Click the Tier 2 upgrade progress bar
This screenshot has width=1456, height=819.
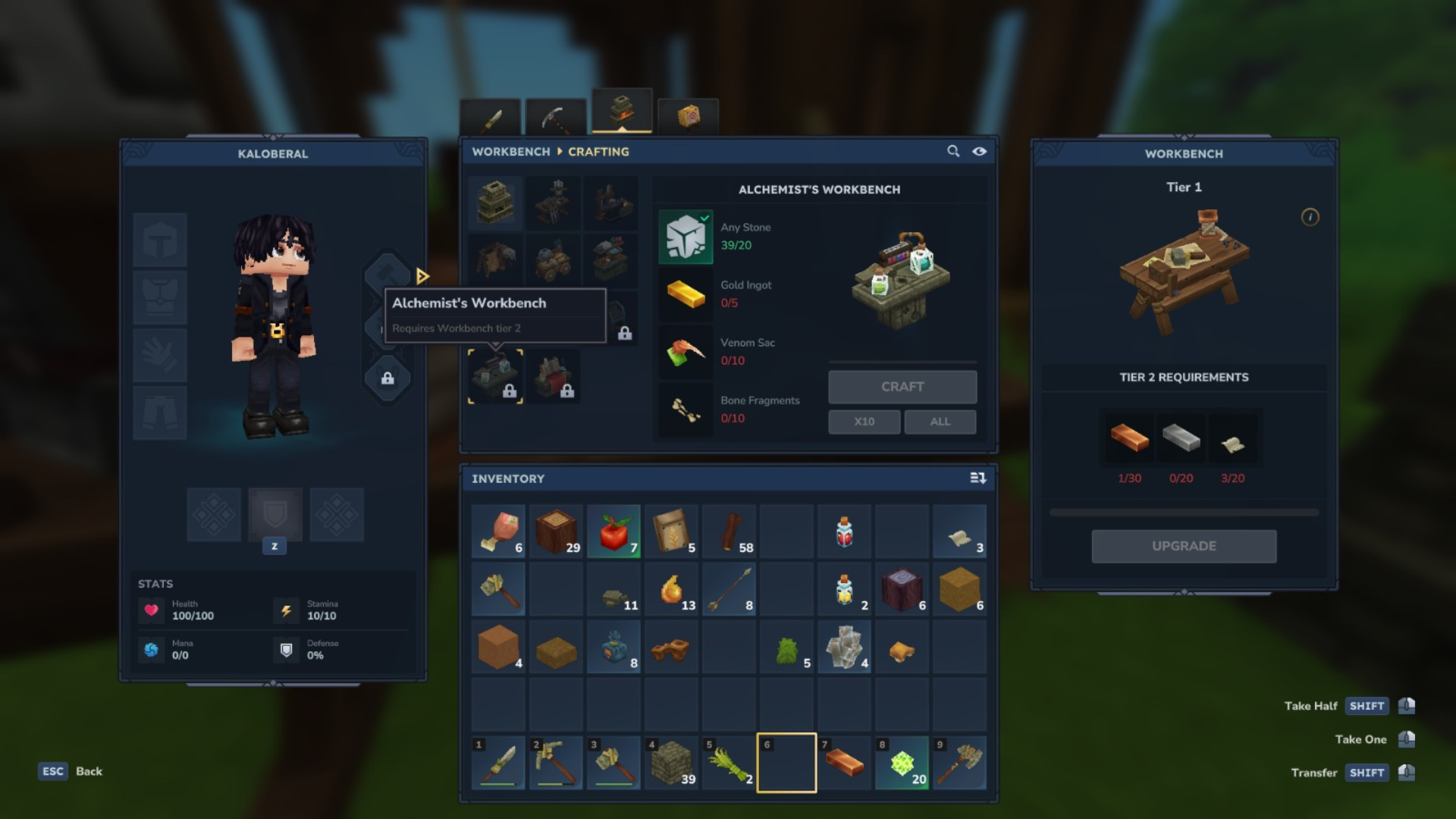pyautogui.click(x=1184, y=512)
